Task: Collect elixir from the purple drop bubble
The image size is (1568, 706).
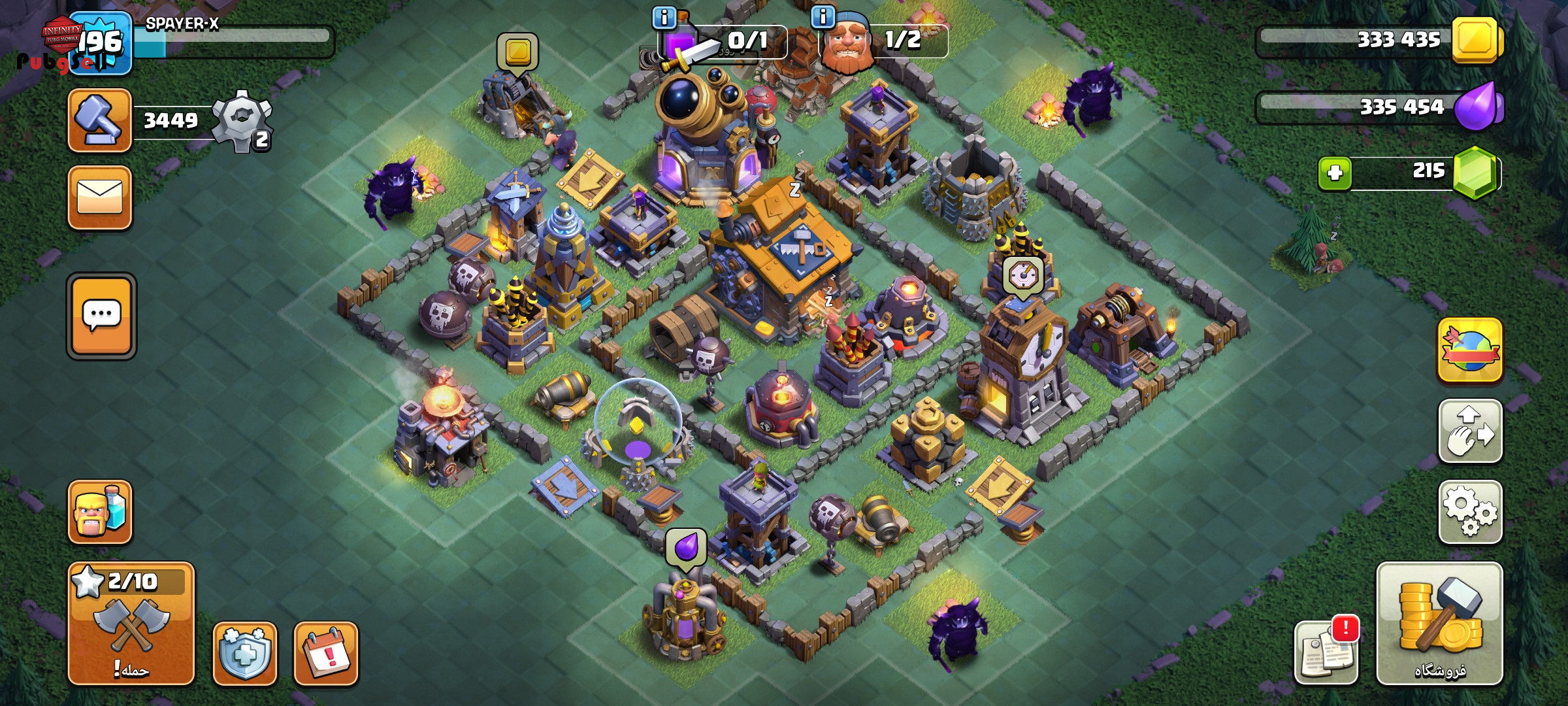Action: click(686, 546)
